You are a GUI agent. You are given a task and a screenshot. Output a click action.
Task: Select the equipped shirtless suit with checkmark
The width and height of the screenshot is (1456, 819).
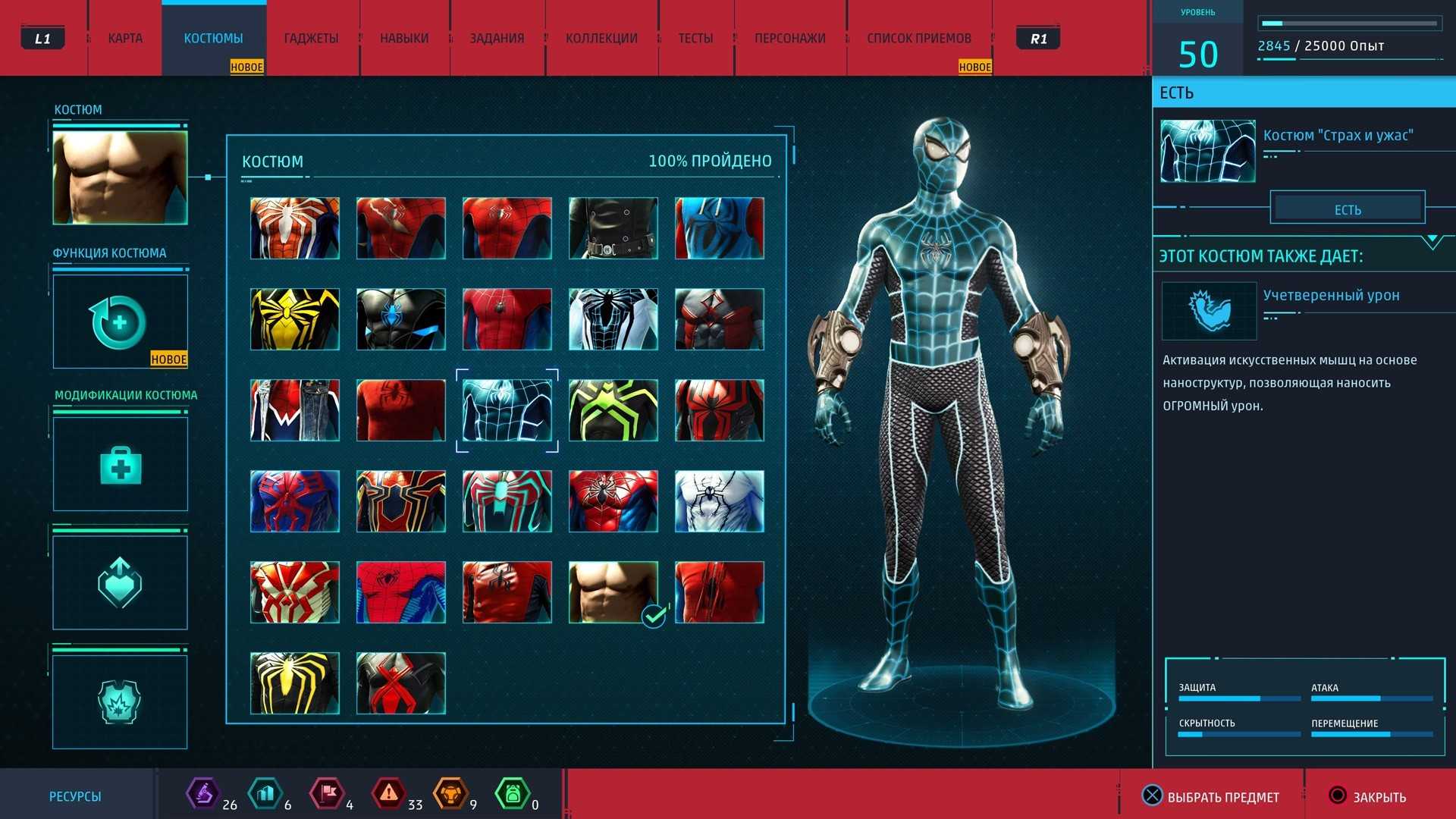click(x=613, y=592)
